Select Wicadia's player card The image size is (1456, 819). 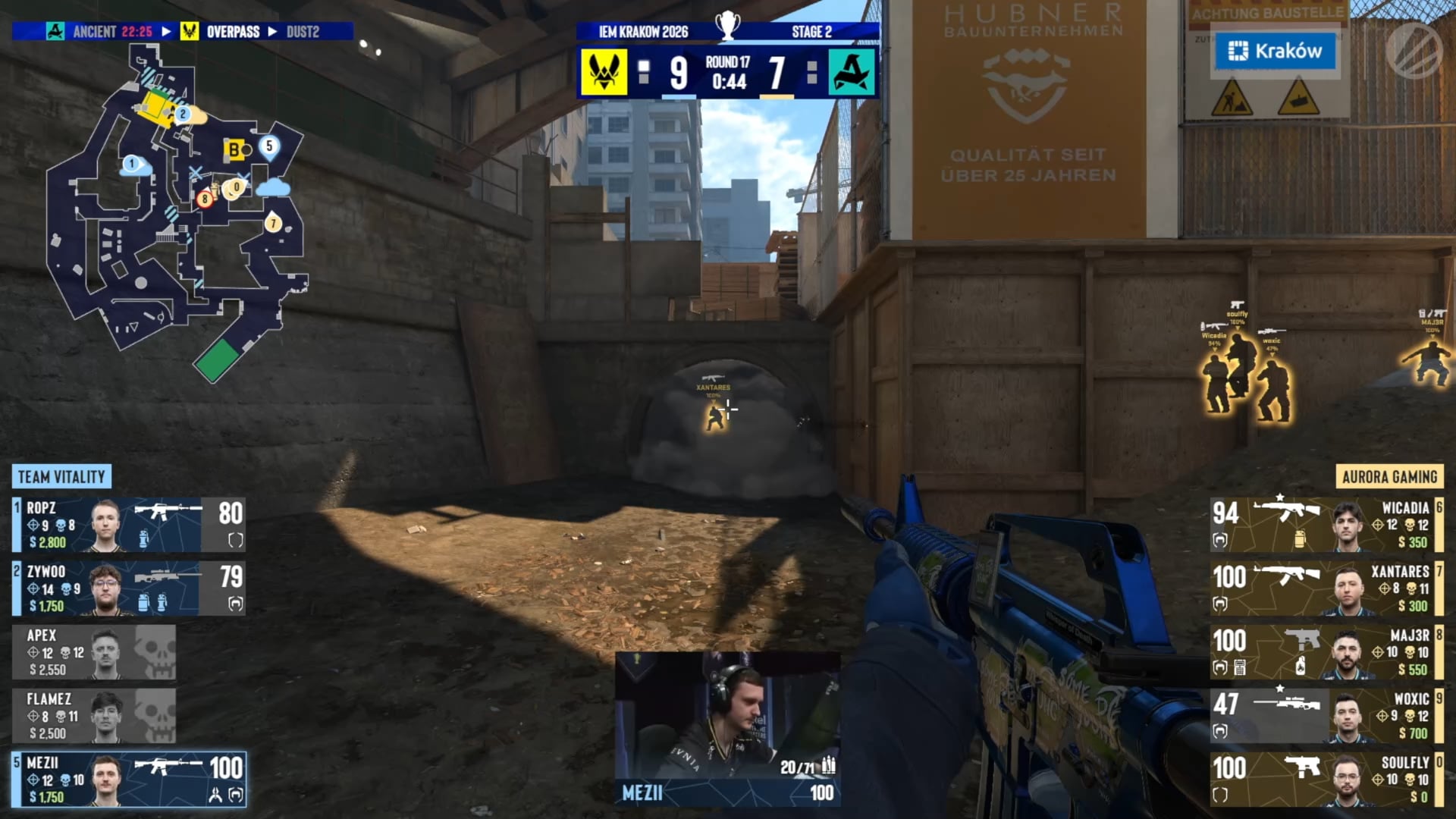point(1326,525)
